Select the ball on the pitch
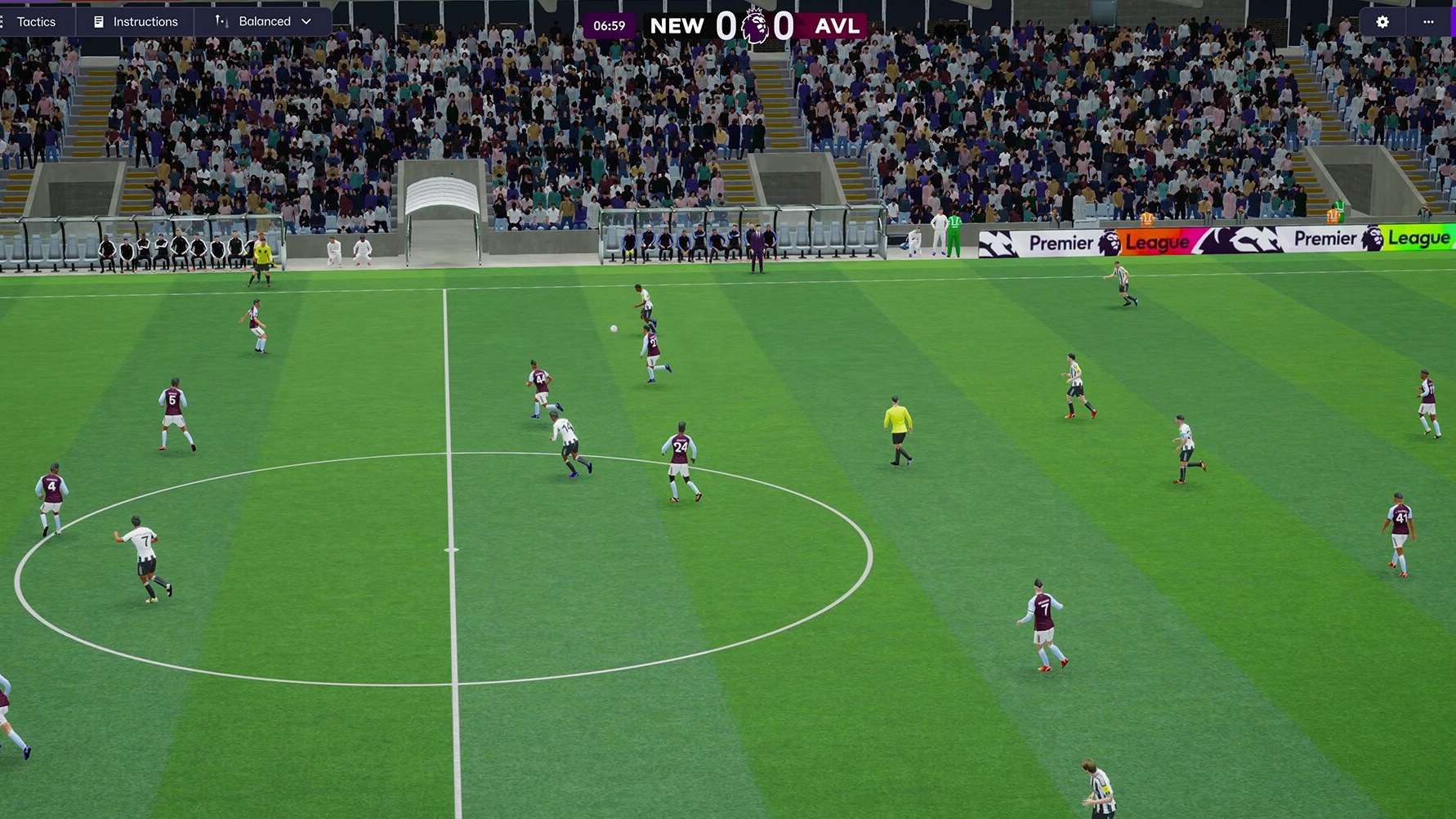 (x=613, y=327)
